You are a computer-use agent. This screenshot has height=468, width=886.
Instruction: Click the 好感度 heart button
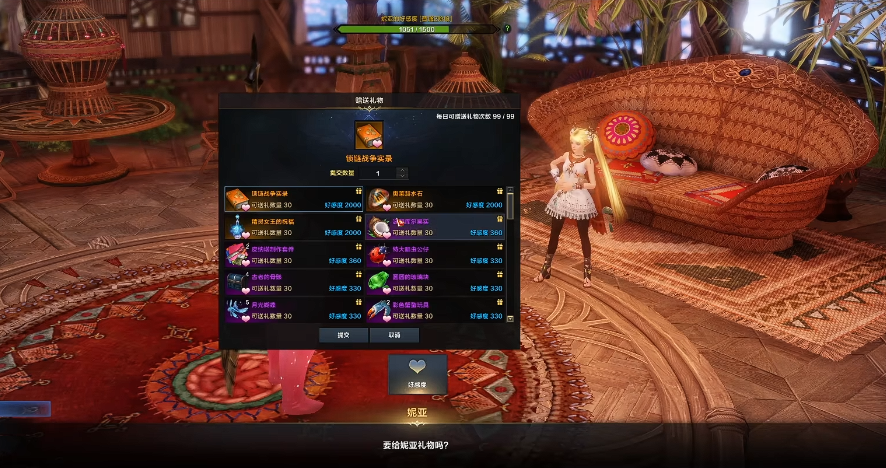pyautogui.click(x=417, y=372)
